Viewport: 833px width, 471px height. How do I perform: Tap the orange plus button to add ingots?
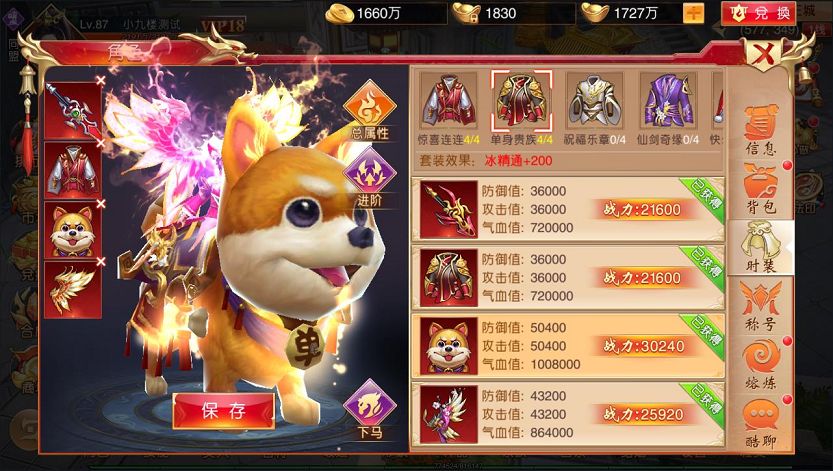(x=693, y=13)
